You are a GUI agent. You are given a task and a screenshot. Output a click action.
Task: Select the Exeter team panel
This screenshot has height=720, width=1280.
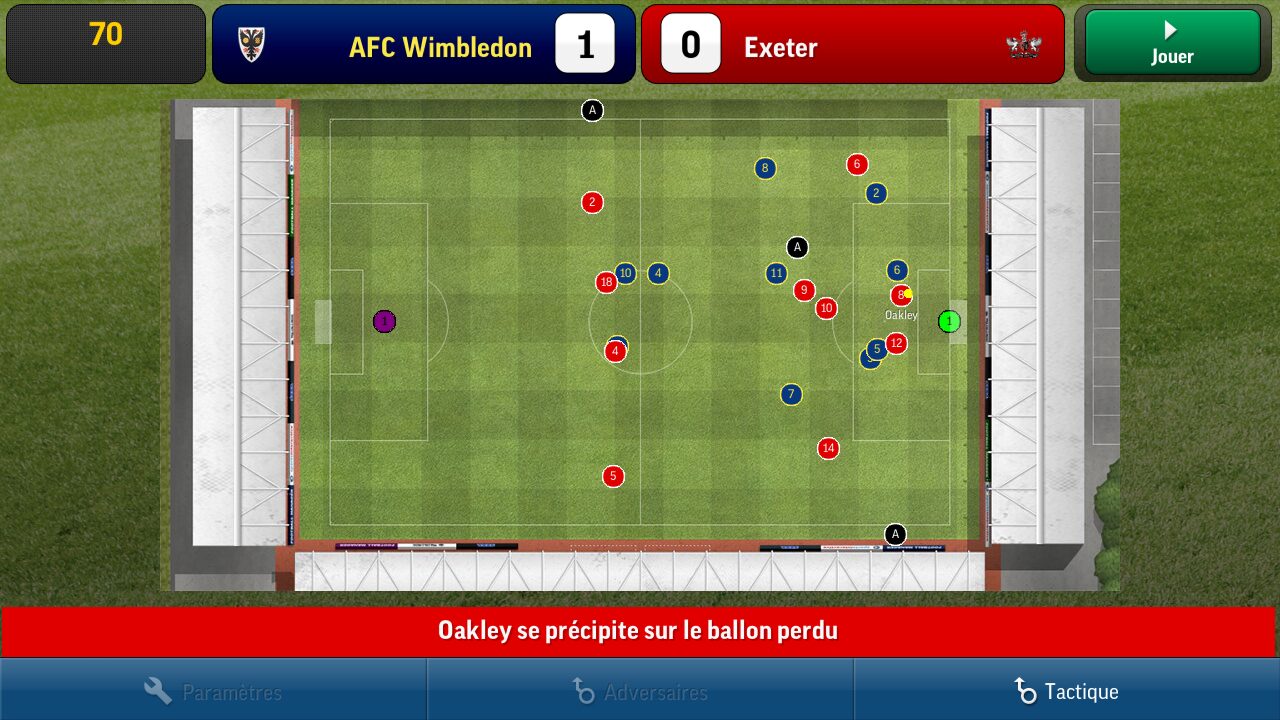tap(852, 45)
